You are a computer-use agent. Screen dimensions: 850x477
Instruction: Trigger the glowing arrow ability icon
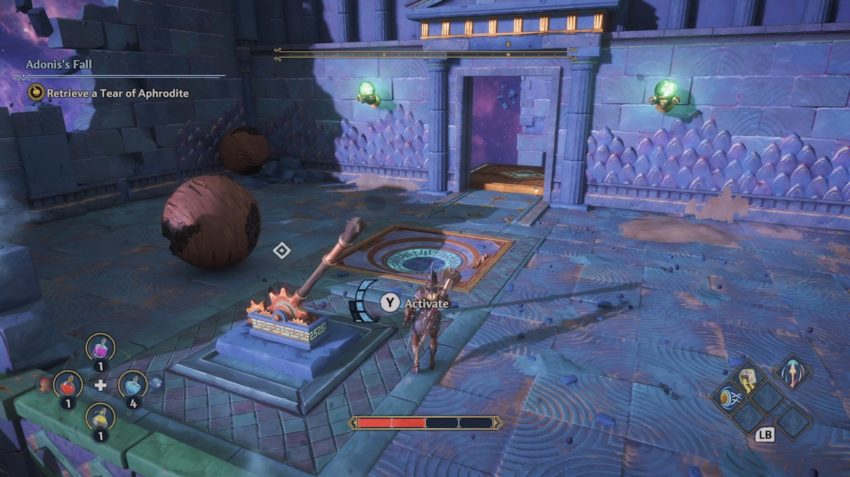tap(792, 375)
